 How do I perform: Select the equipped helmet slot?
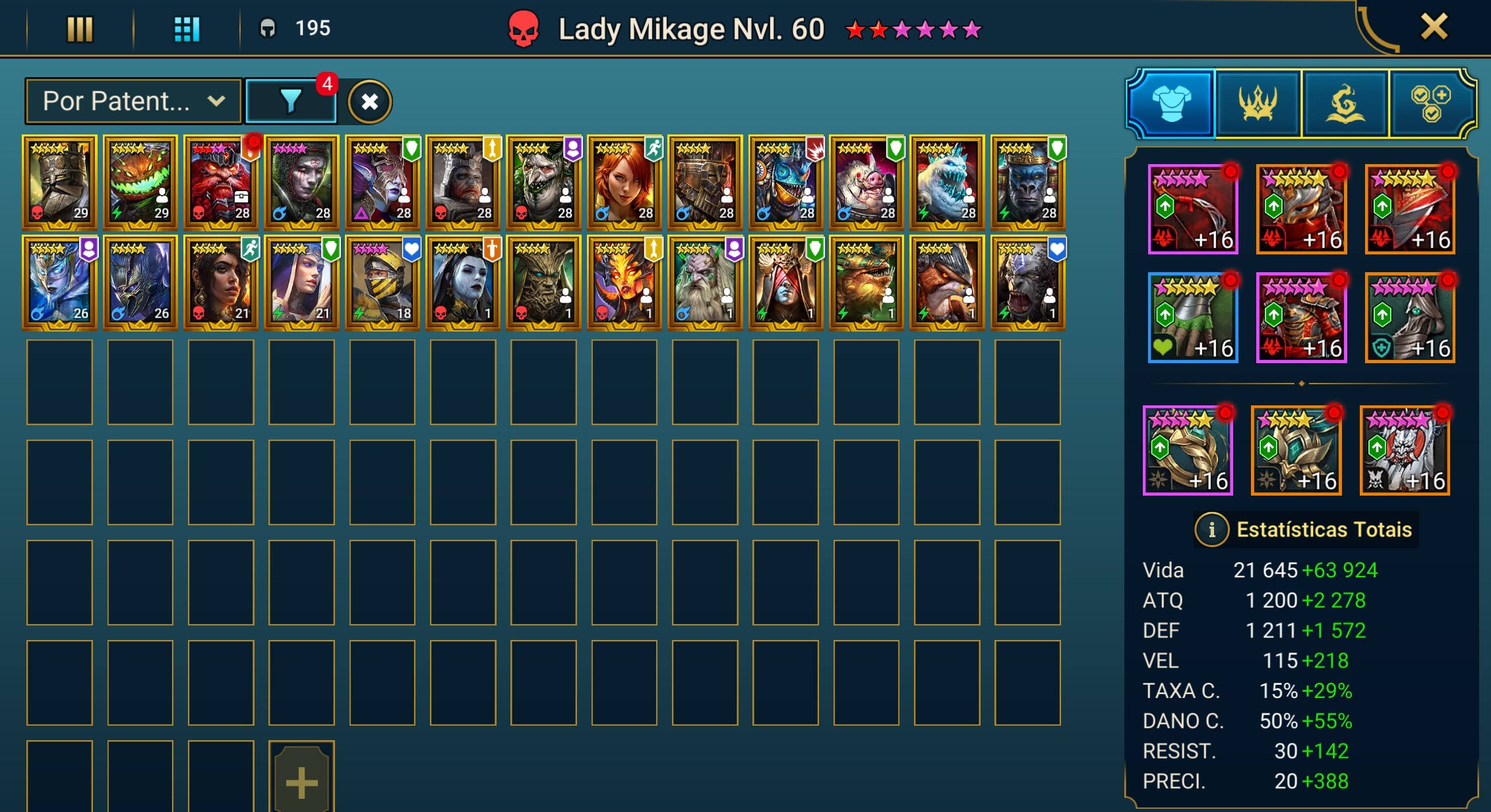point(1300,210)
